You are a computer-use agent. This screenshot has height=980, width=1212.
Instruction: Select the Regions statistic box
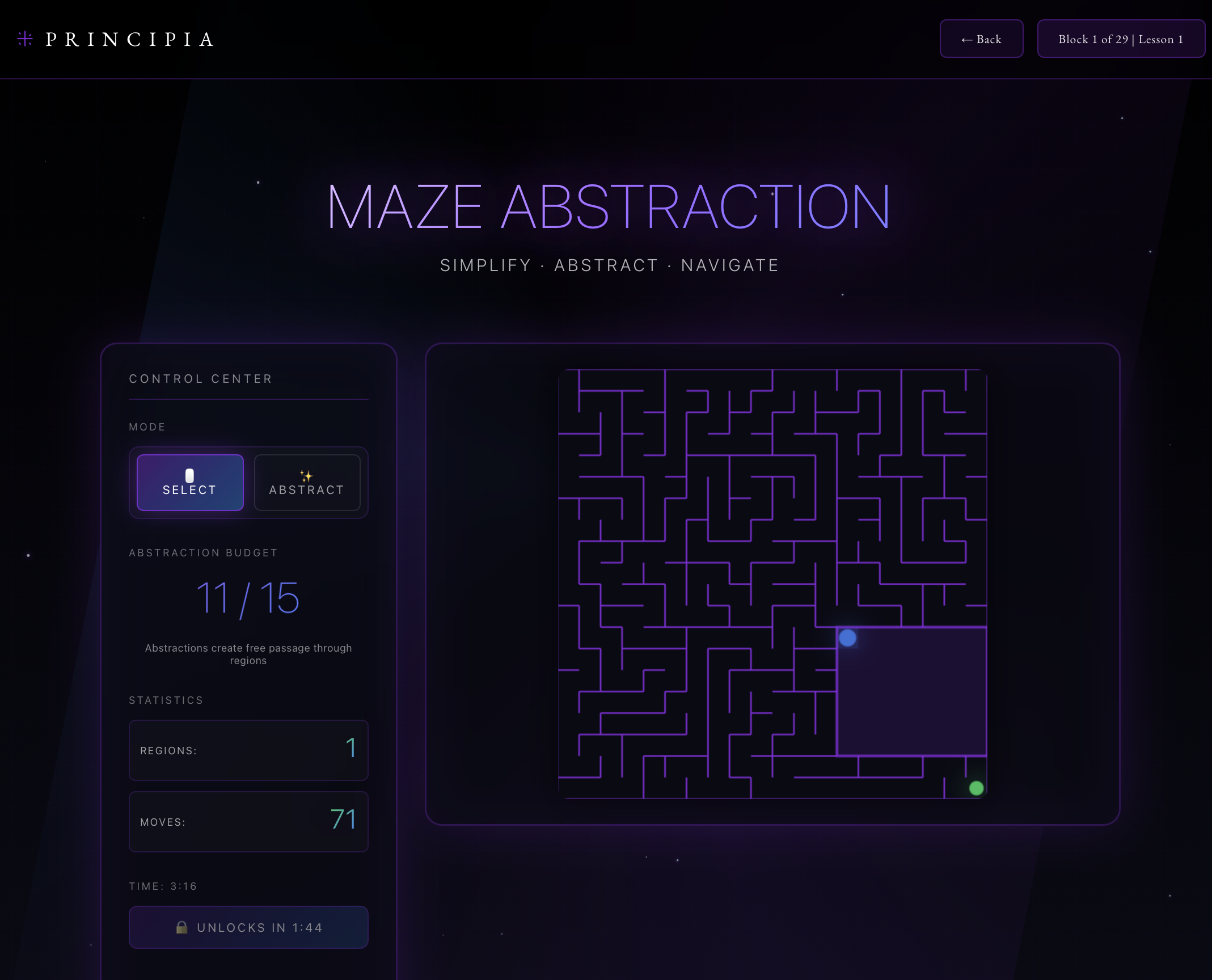click(248, 750)
